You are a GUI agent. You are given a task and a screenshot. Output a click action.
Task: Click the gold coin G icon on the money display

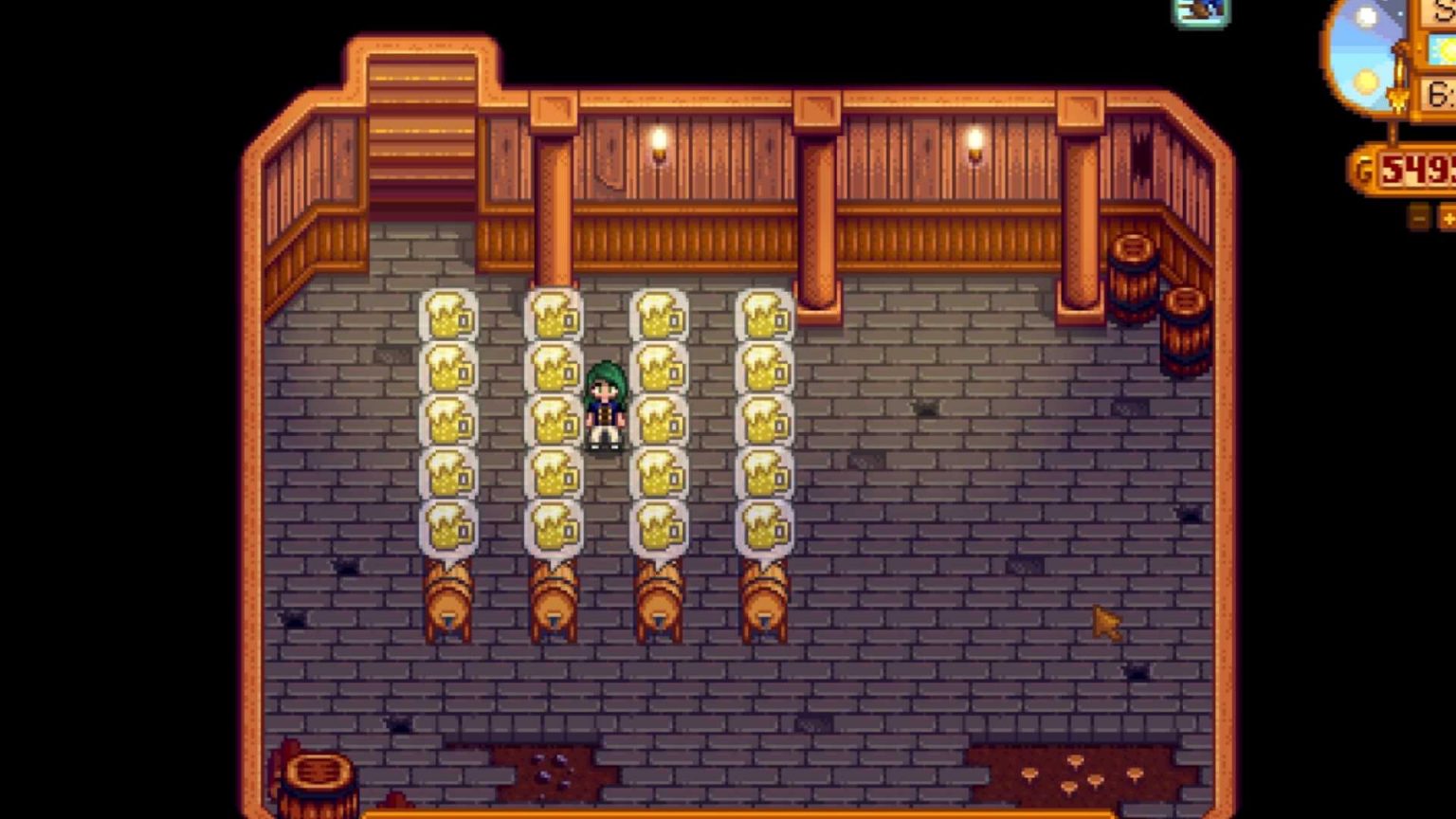(x=1366, y=169)
